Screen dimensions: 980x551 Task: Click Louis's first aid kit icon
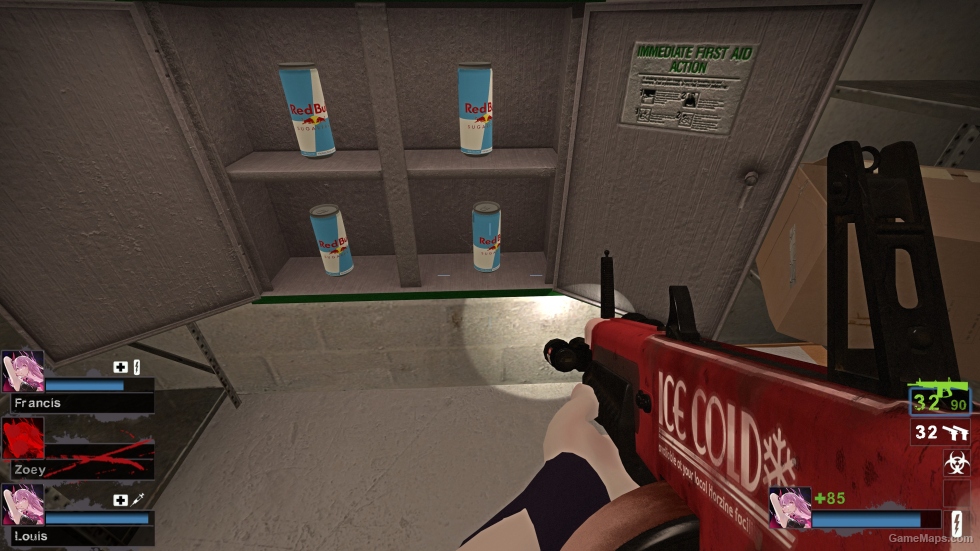pyautogui.click(x=121, y=499)
